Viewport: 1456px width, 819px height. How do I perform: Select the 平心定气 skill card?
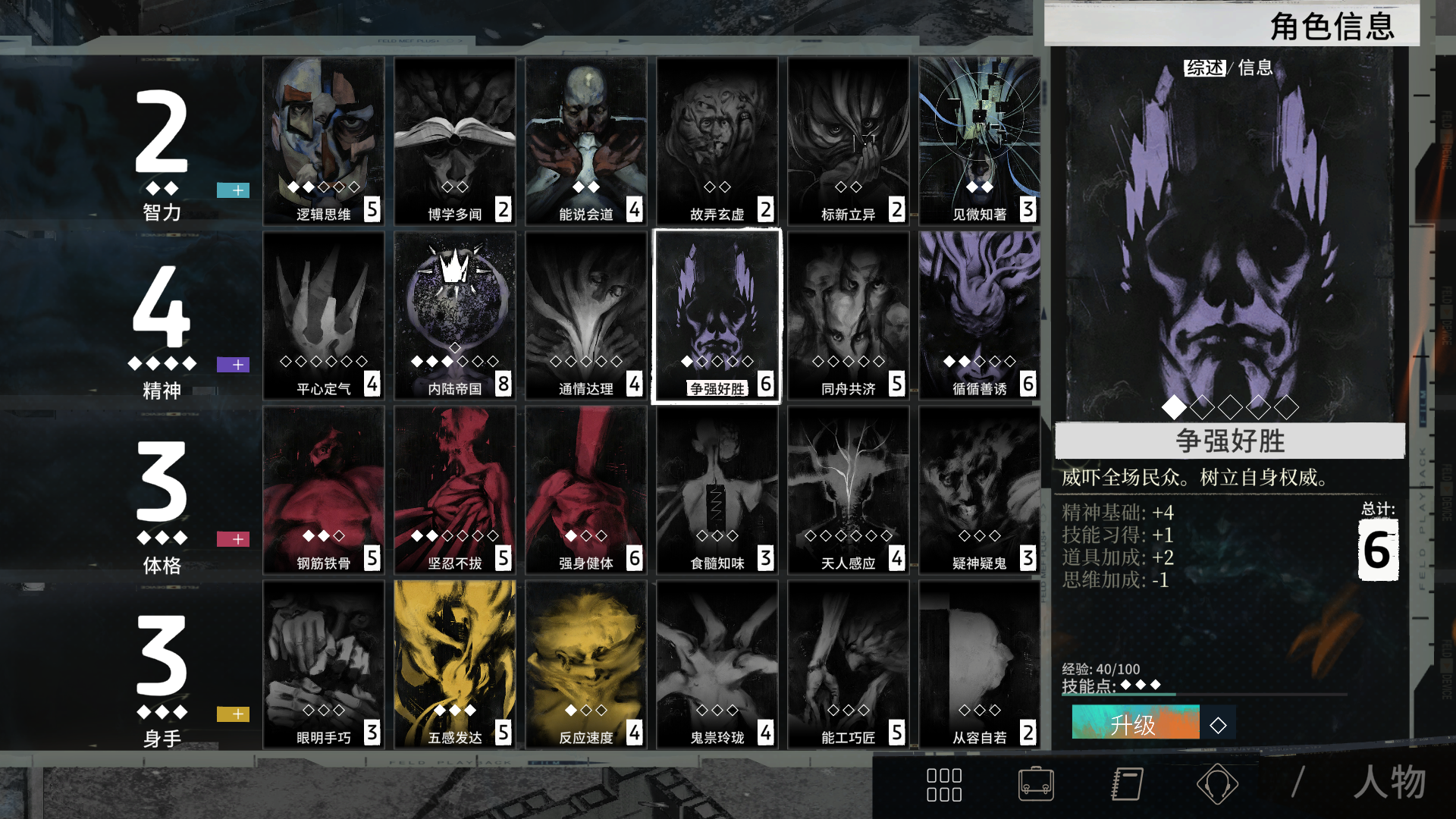[x=324, y=315]
